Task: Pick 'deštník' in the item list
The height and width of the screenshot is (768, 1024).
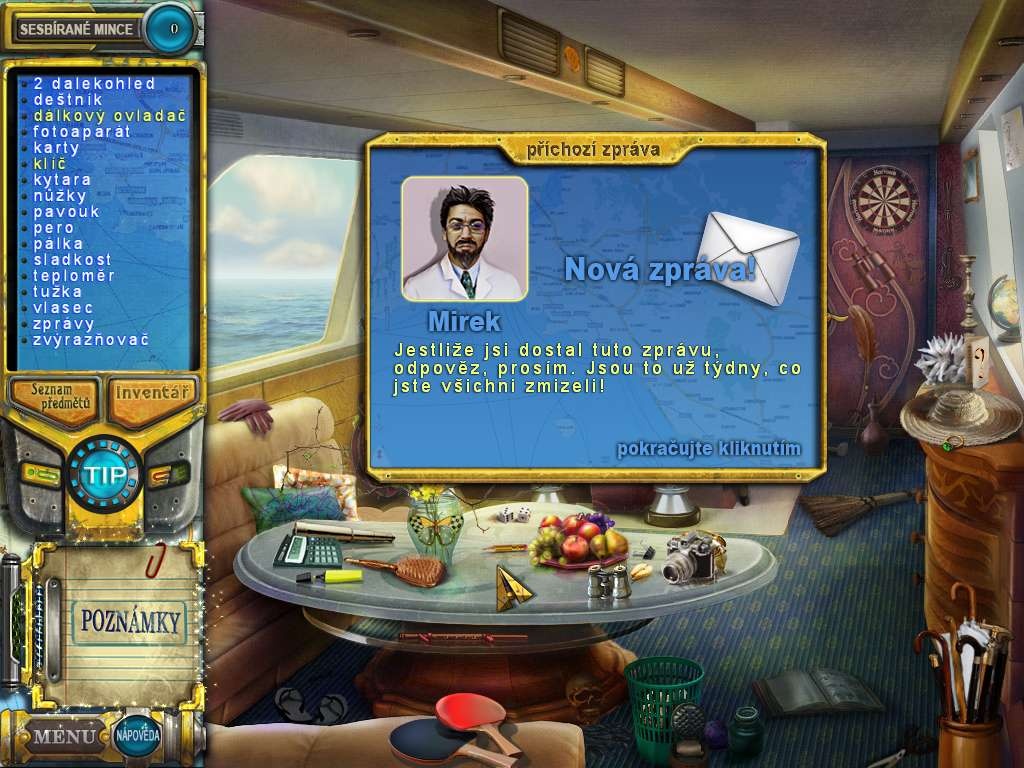Action: [x=66, y=100]
